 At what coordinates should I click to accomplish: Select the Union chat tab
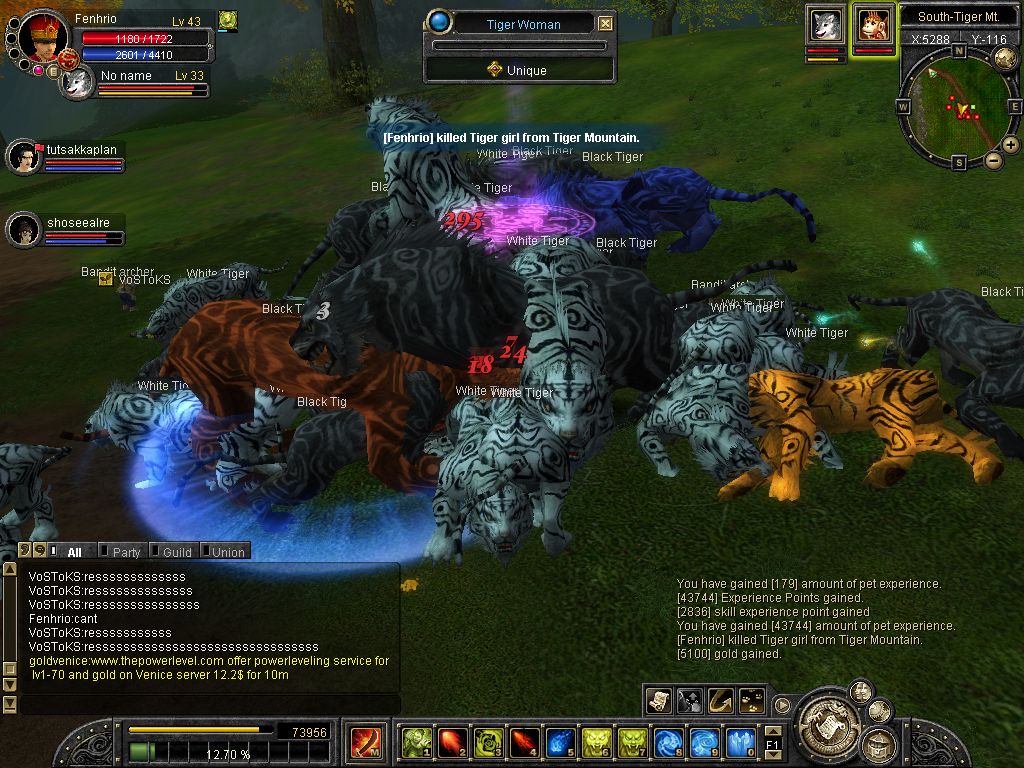[227, 551]
